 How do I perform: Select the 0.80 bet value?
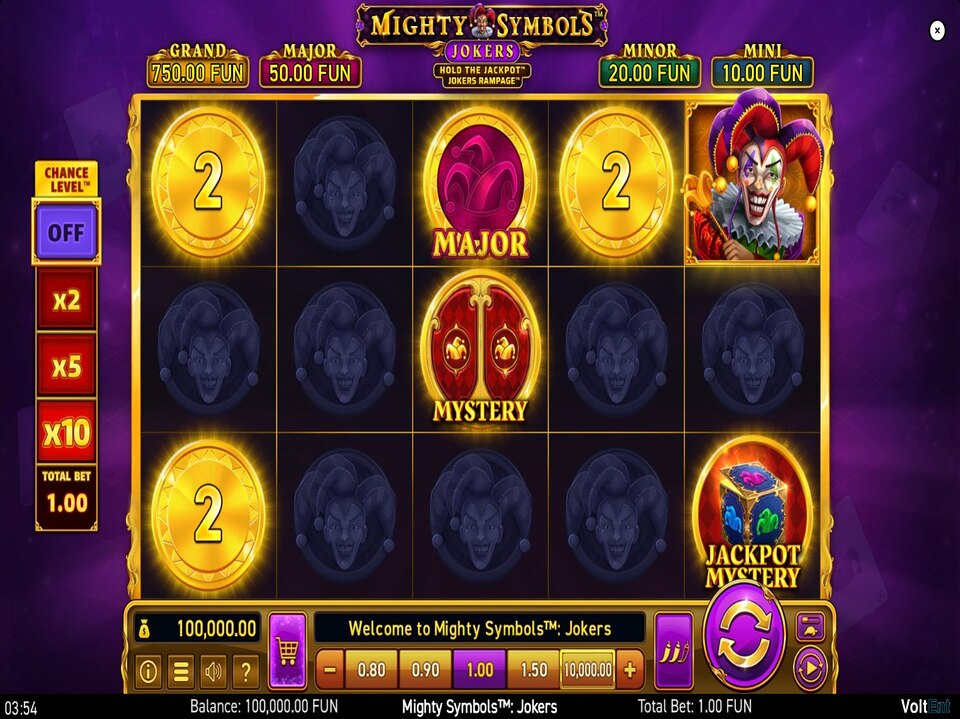[x=371, y=669]
